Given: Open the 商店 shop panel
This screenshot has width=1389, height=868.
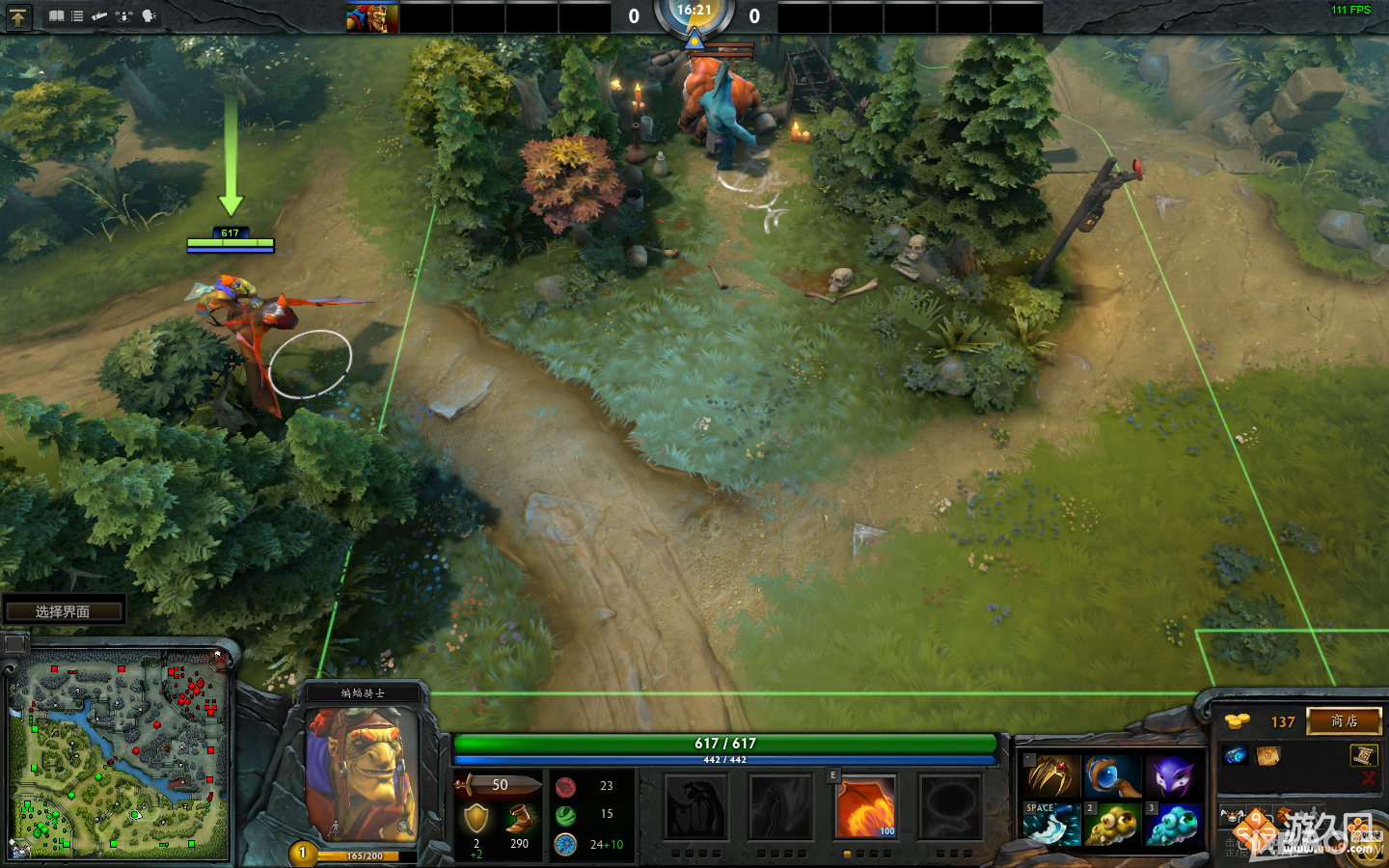Looking at the screenshot, I should [x=1345, y=721].
